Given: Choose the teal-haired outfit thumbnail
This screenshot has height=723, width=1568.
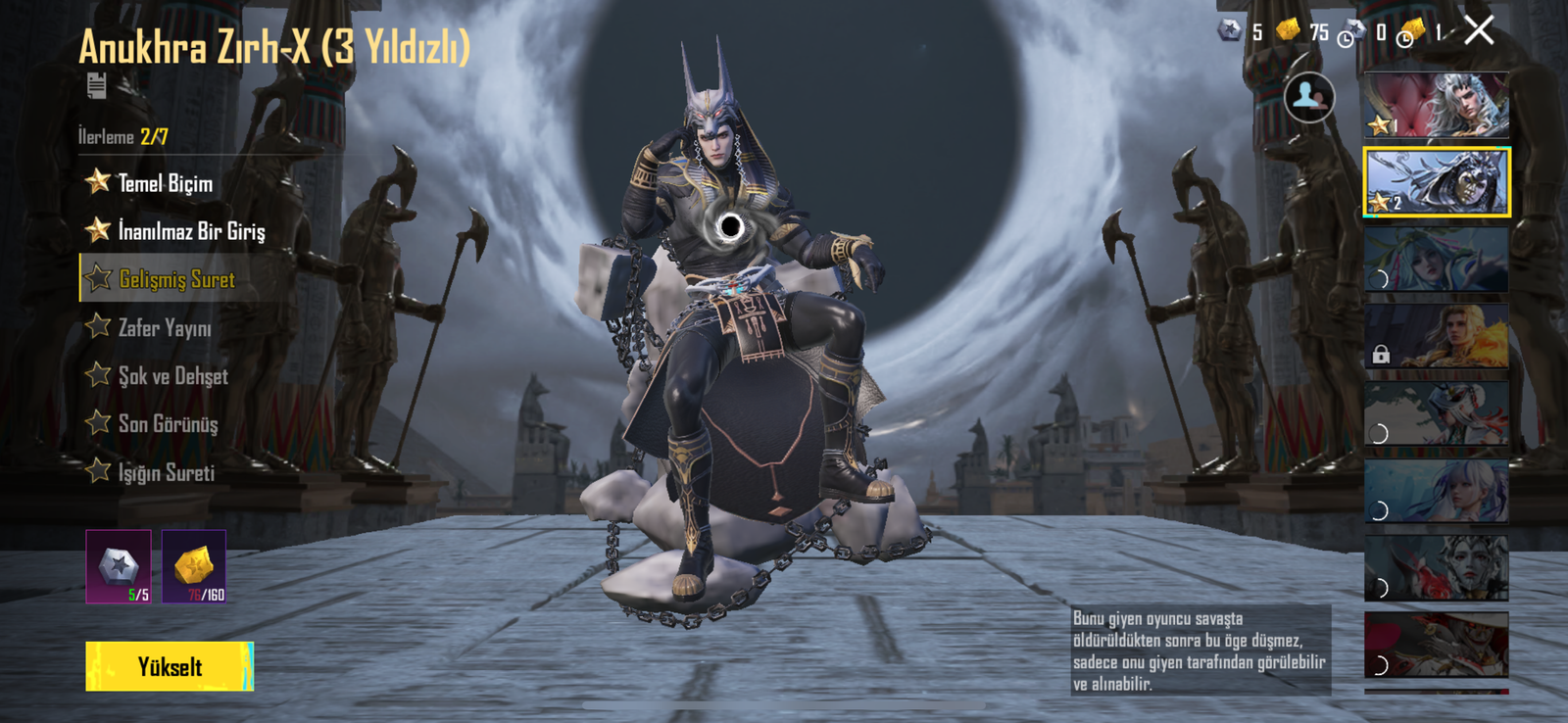Looking at the screenshot, I should coord(1436,260).
